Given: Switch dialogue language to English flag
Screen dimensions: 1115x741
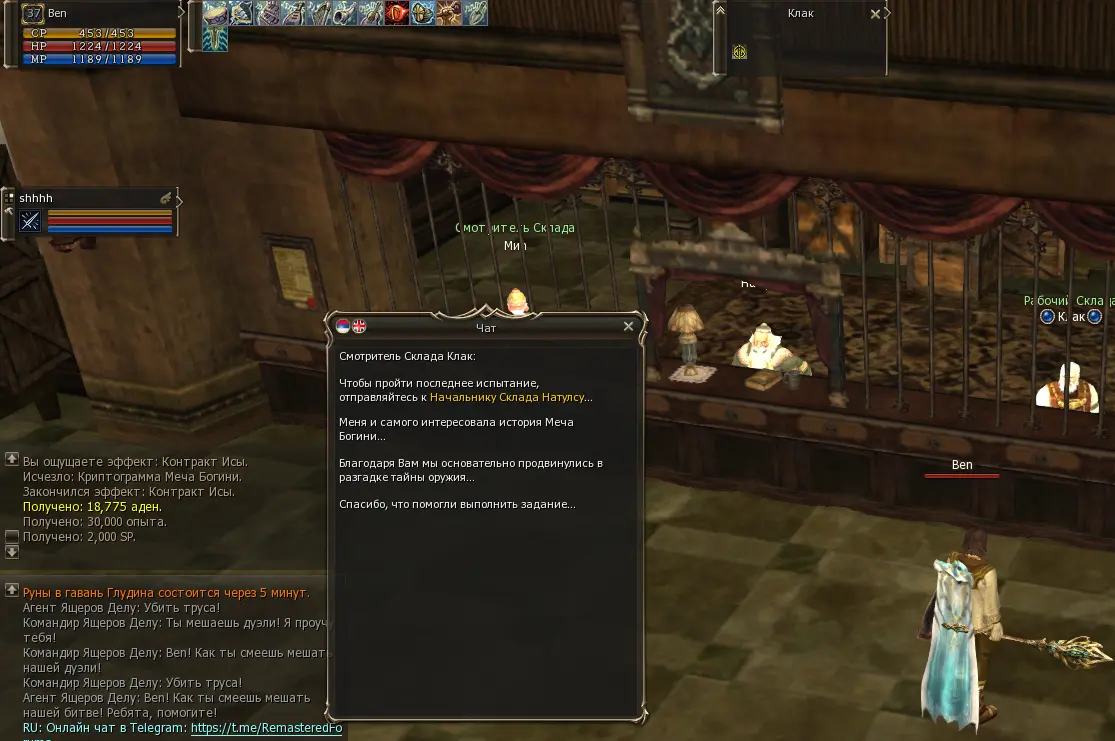Looking at the screenshot, I should point(359,326).
